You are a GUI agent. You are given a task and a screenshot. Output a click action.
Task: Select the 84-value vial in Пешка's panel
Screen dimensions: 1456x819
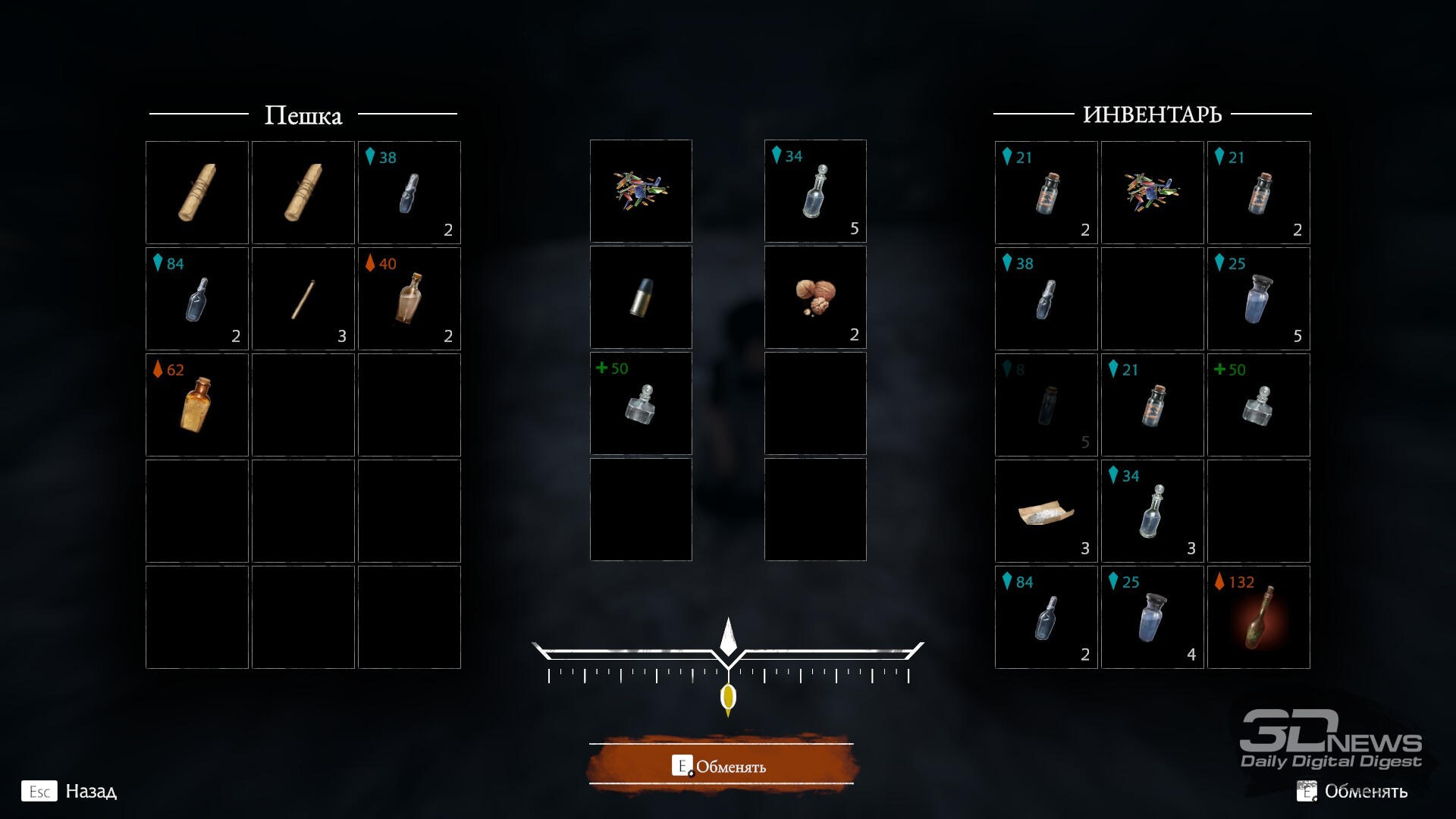(196, 299)
